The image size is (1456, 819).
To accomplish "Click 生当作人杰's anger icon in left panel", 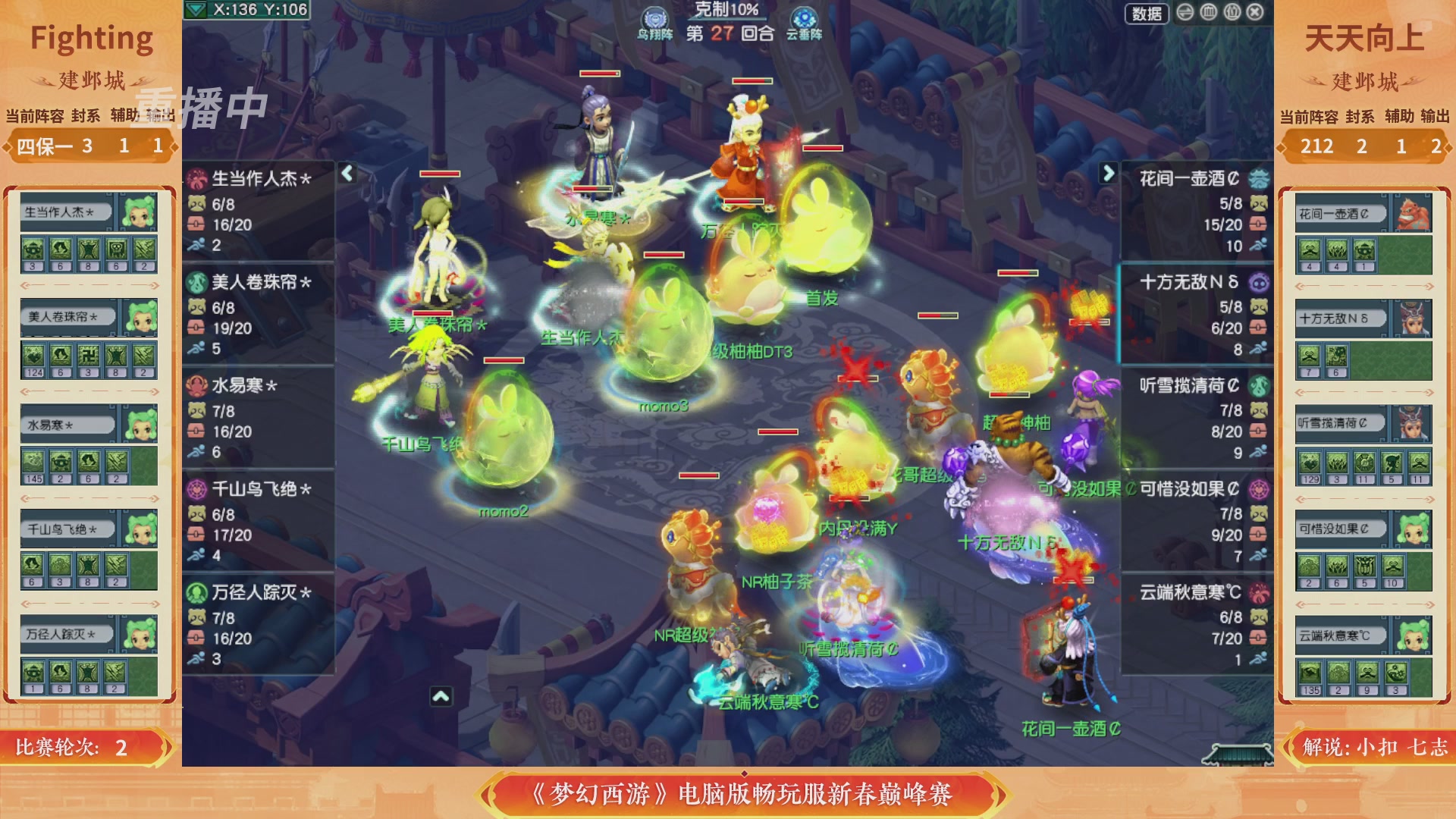I will tap(199, 203).
